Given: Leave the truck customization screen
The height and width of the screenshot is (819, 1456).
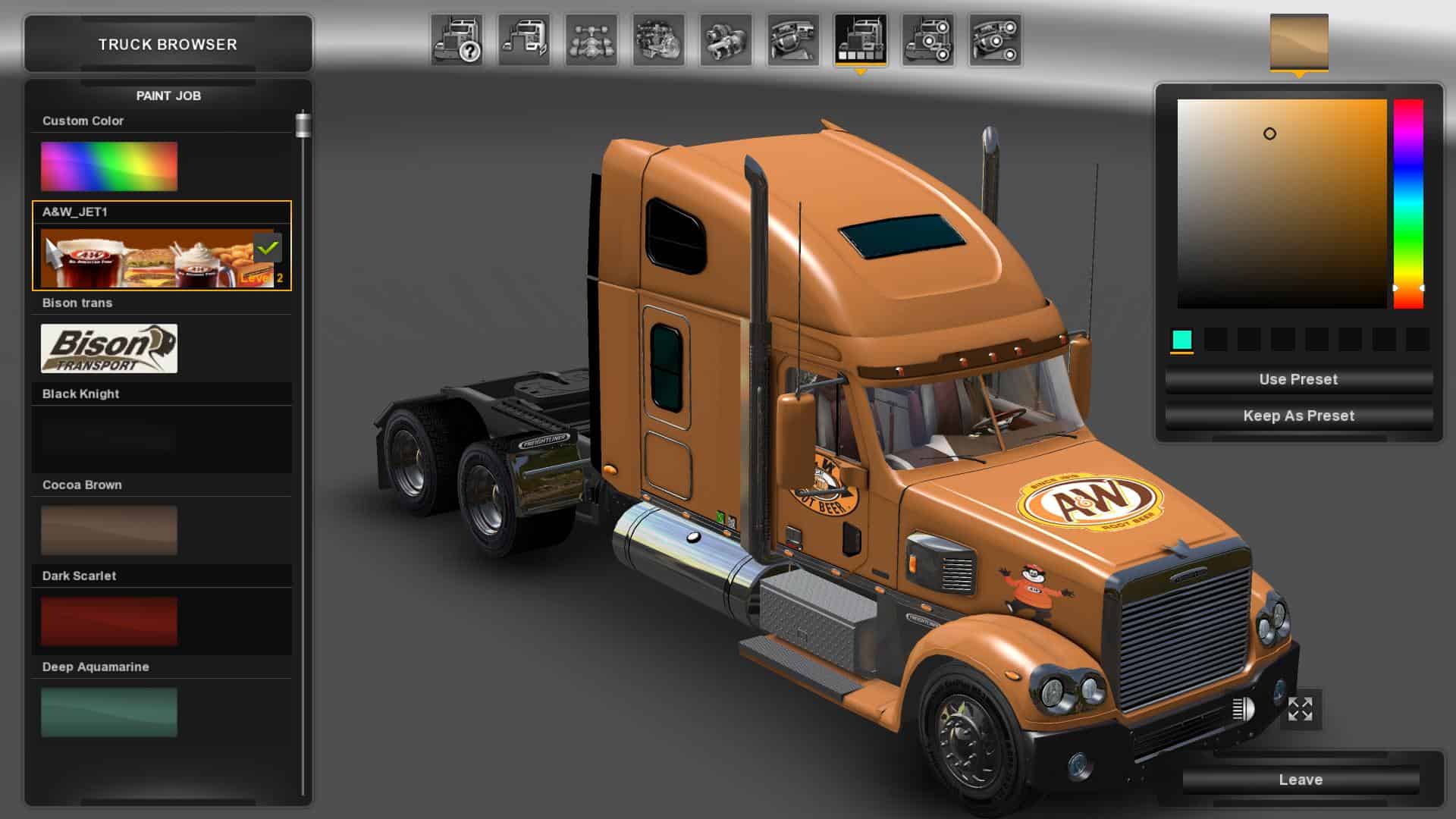Looking at the screenshot, I should pos(1301,780).
